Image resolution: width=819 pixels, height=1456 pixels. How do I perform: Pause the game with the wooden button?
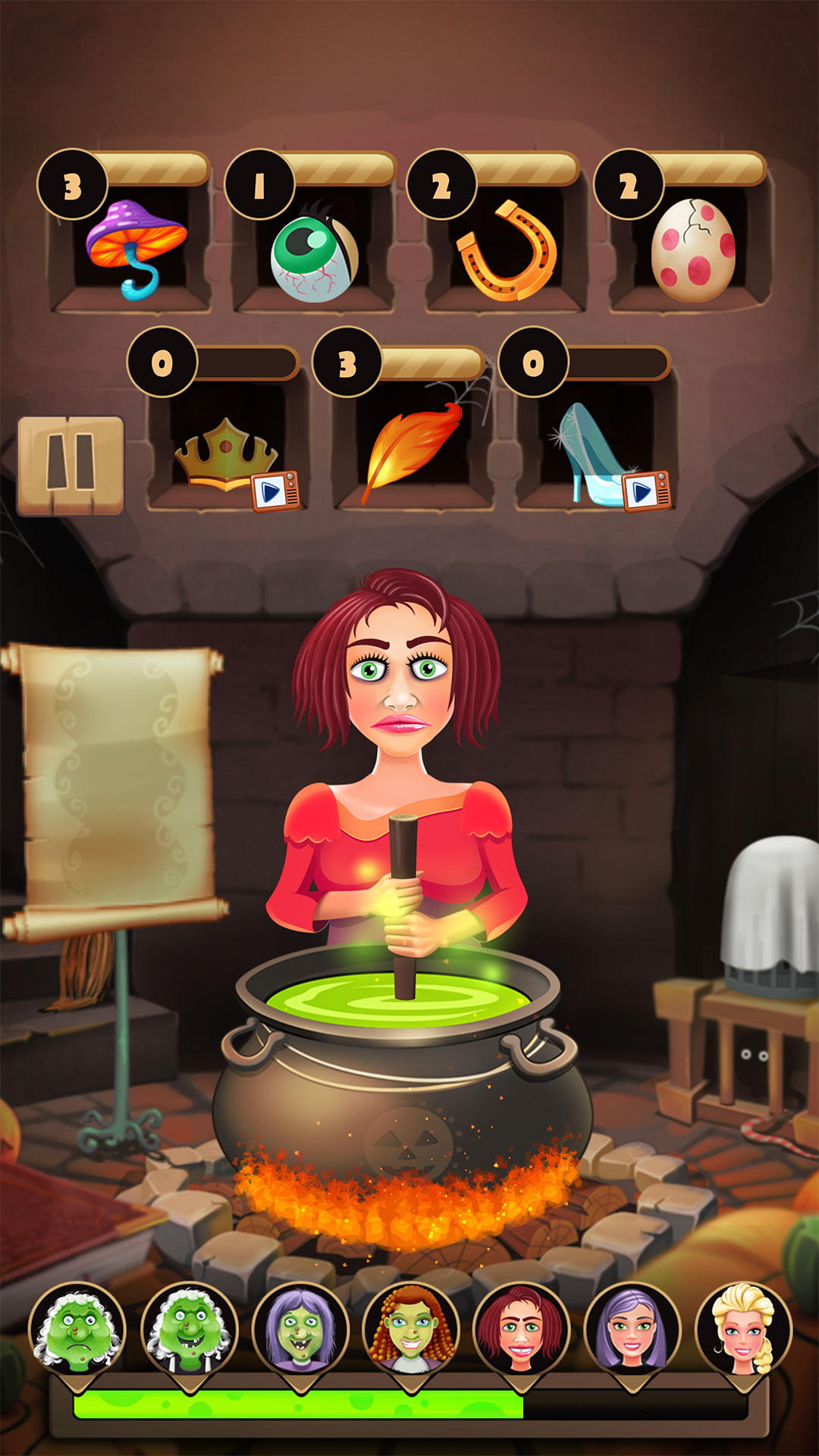pos(71,465)
